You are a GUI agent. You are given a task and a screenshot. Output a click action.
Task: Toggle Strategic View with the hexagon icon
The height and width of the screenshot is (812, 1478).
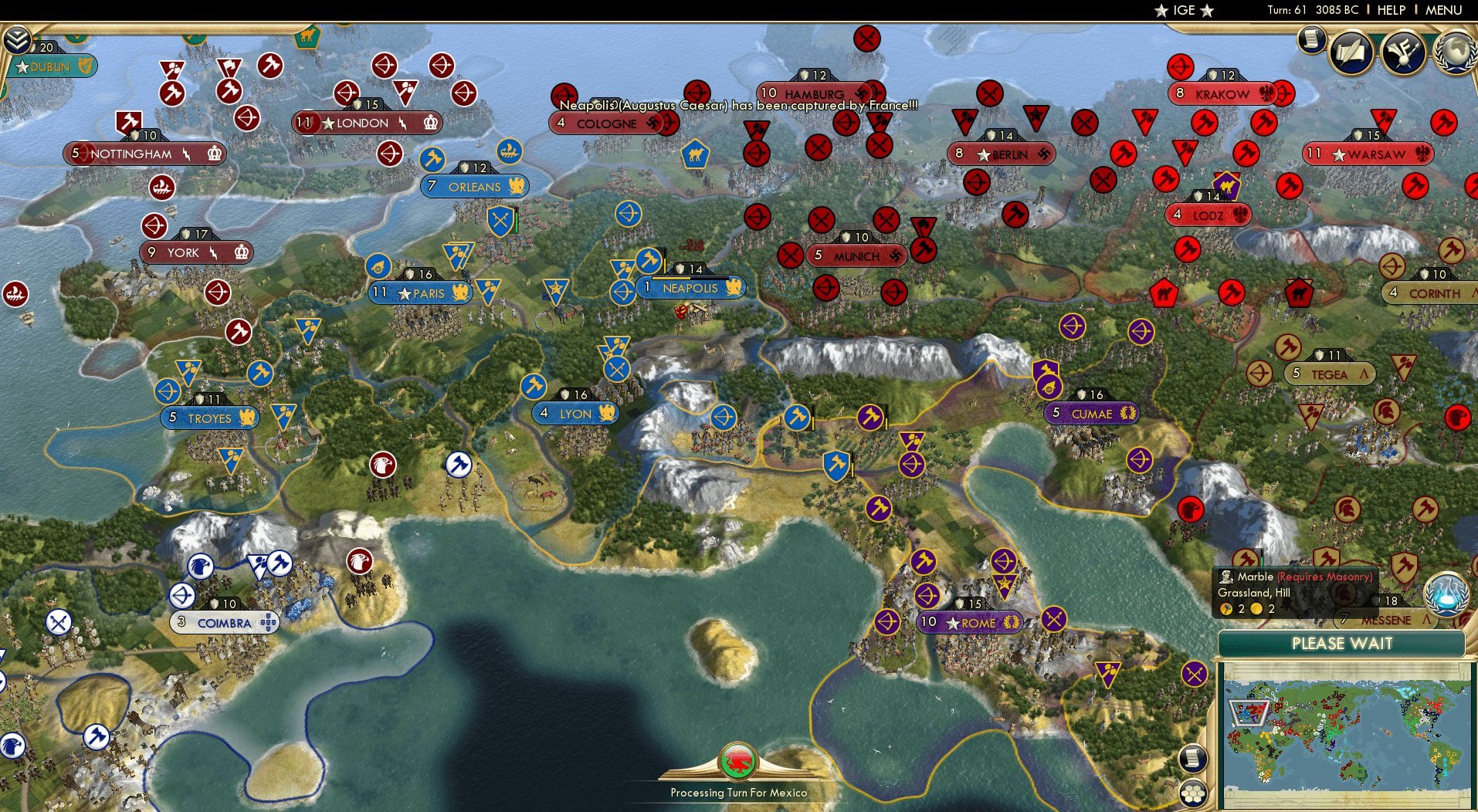tap(1194, 792)
